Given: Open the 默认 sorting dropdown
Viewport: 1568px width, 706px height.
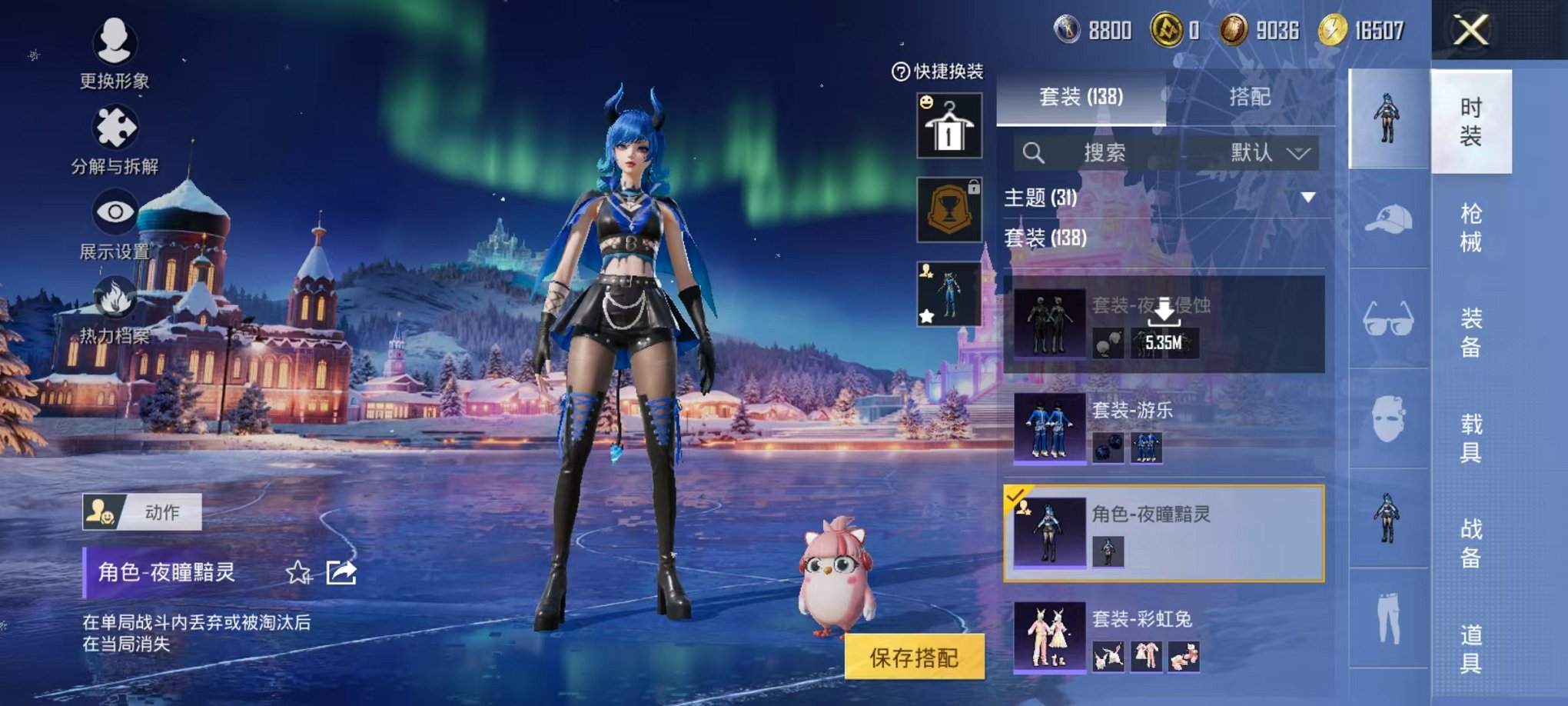Looking at the screenshot, I should pos(1265,153).
